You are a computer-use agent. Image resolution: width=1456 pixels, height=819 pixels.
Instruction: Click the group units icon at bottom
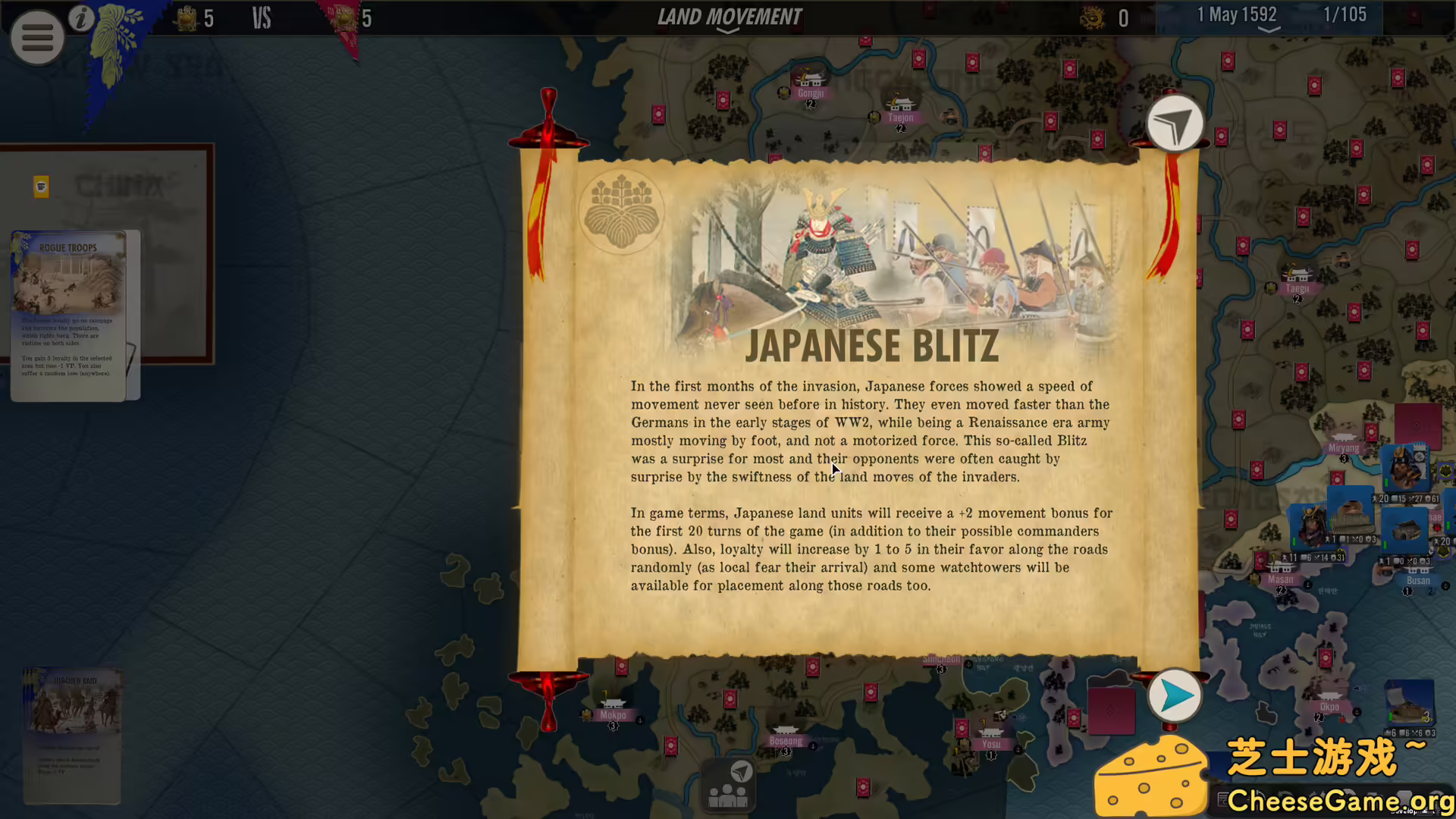[x=728, y=786]
